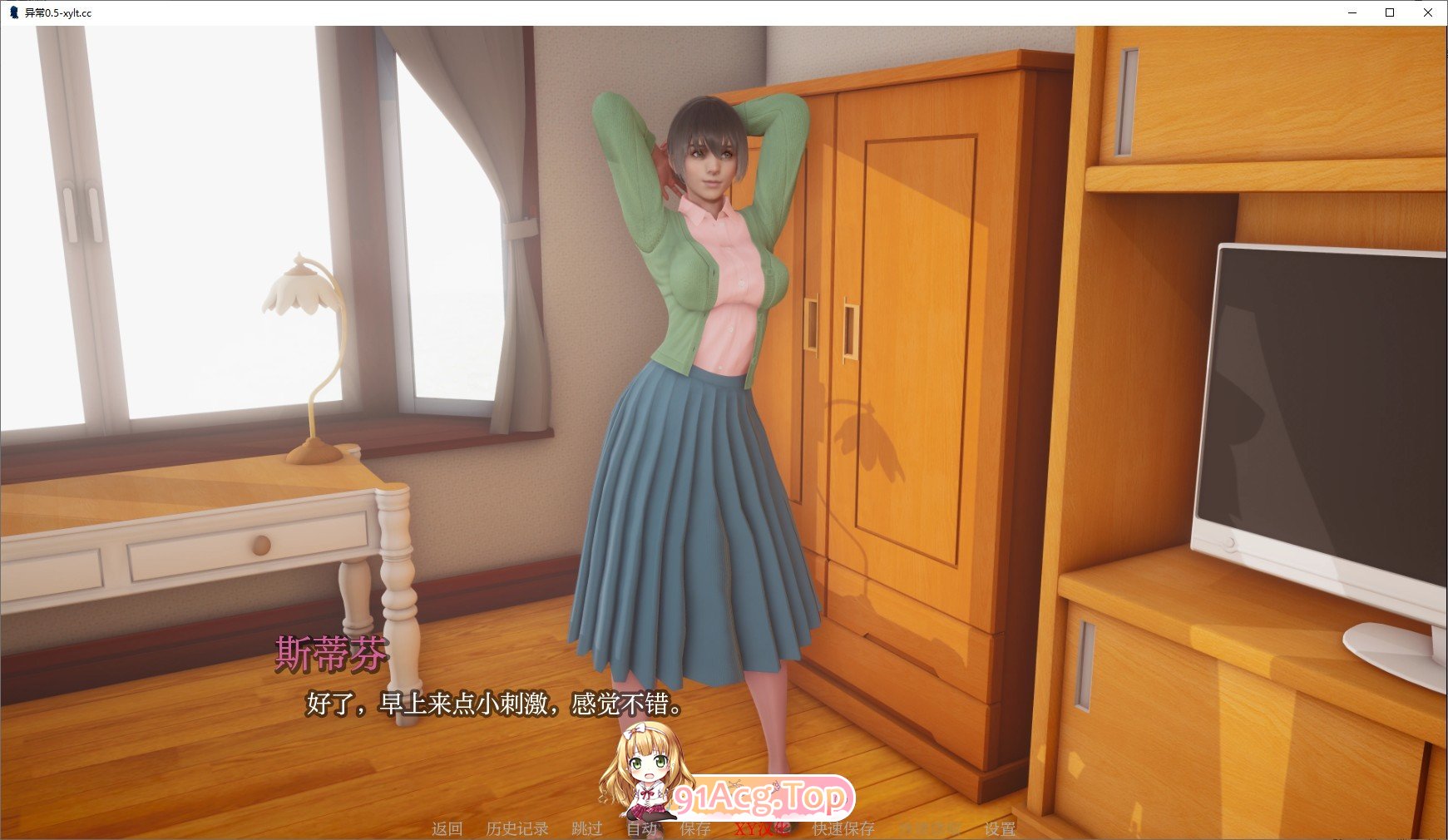Select 设置 from the quick menu bar

point(1000,828)
